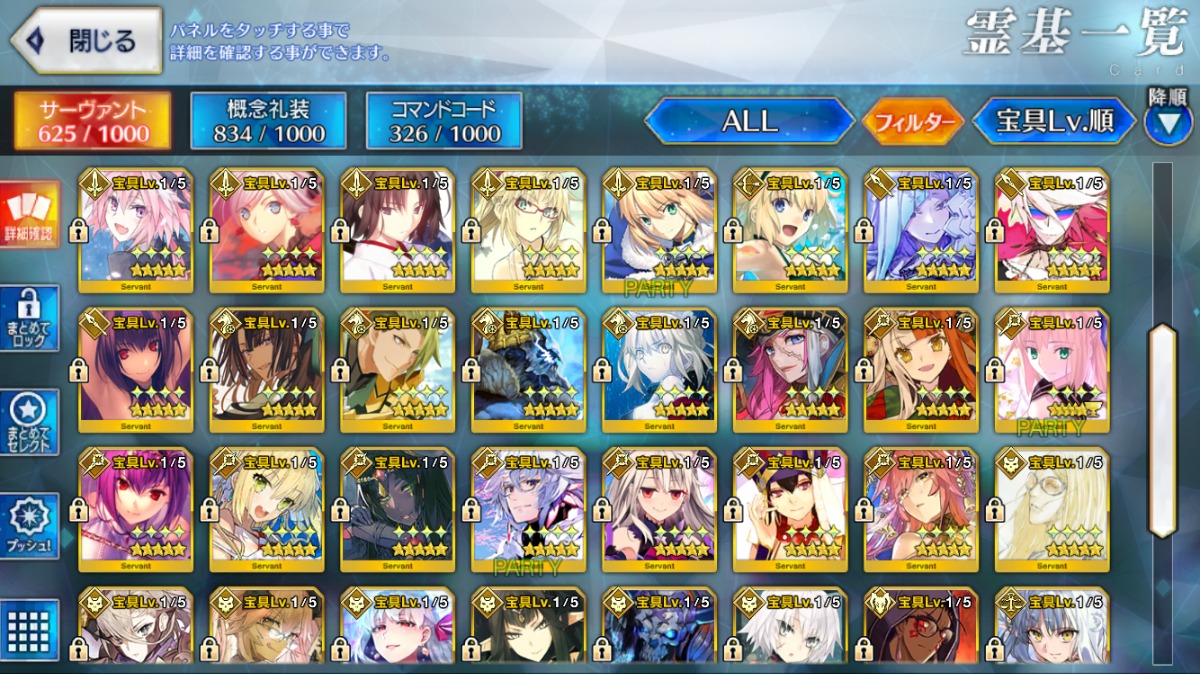Screen dimensions: 1200x674
Task: Activate the 詳細確認 detail check button
Action: pyautogui.click(x=30, y=215)
